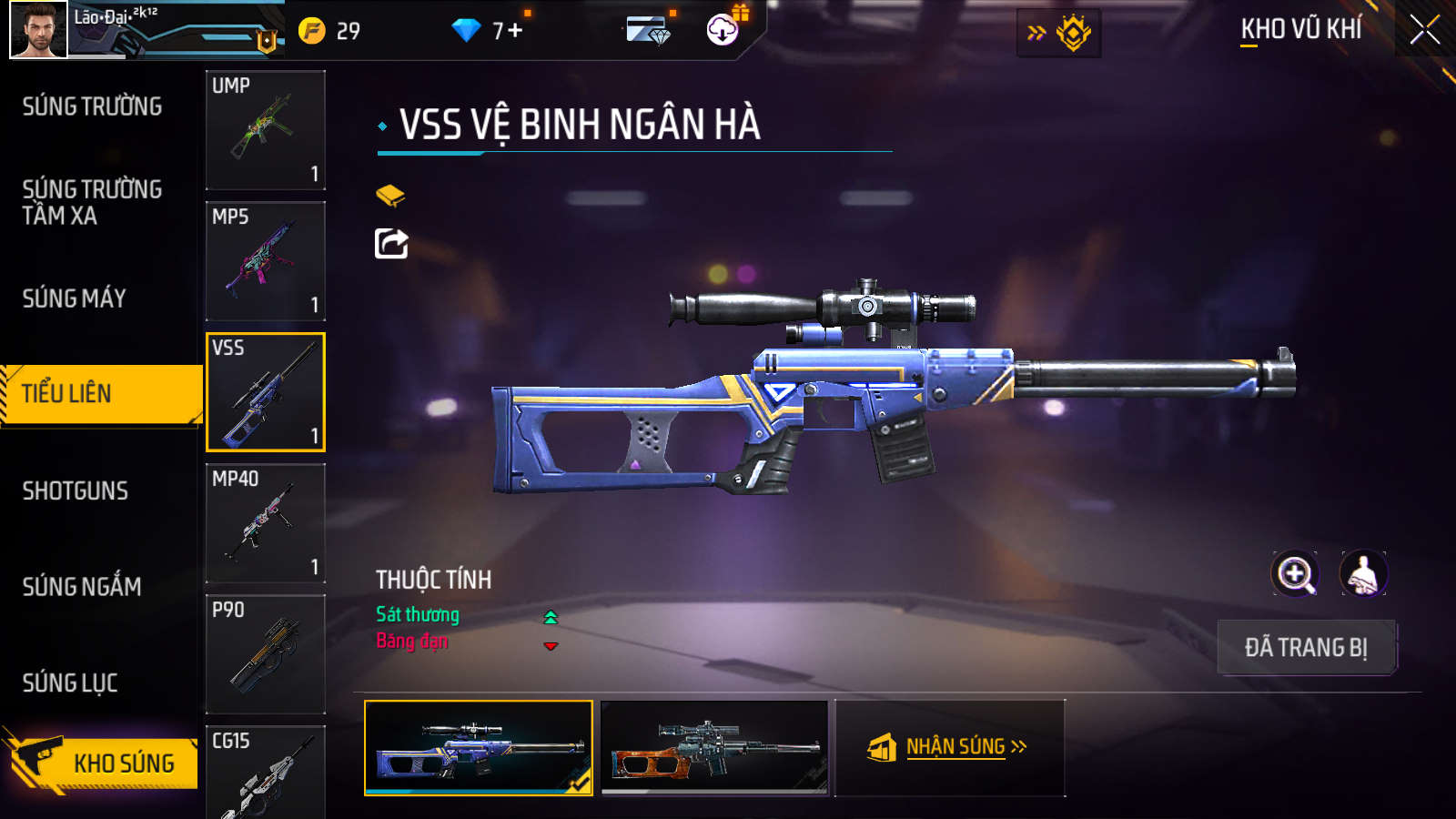Screen dimensions: 1456x819
Task: Choose the Shotguns category
Action: [76, 491]
